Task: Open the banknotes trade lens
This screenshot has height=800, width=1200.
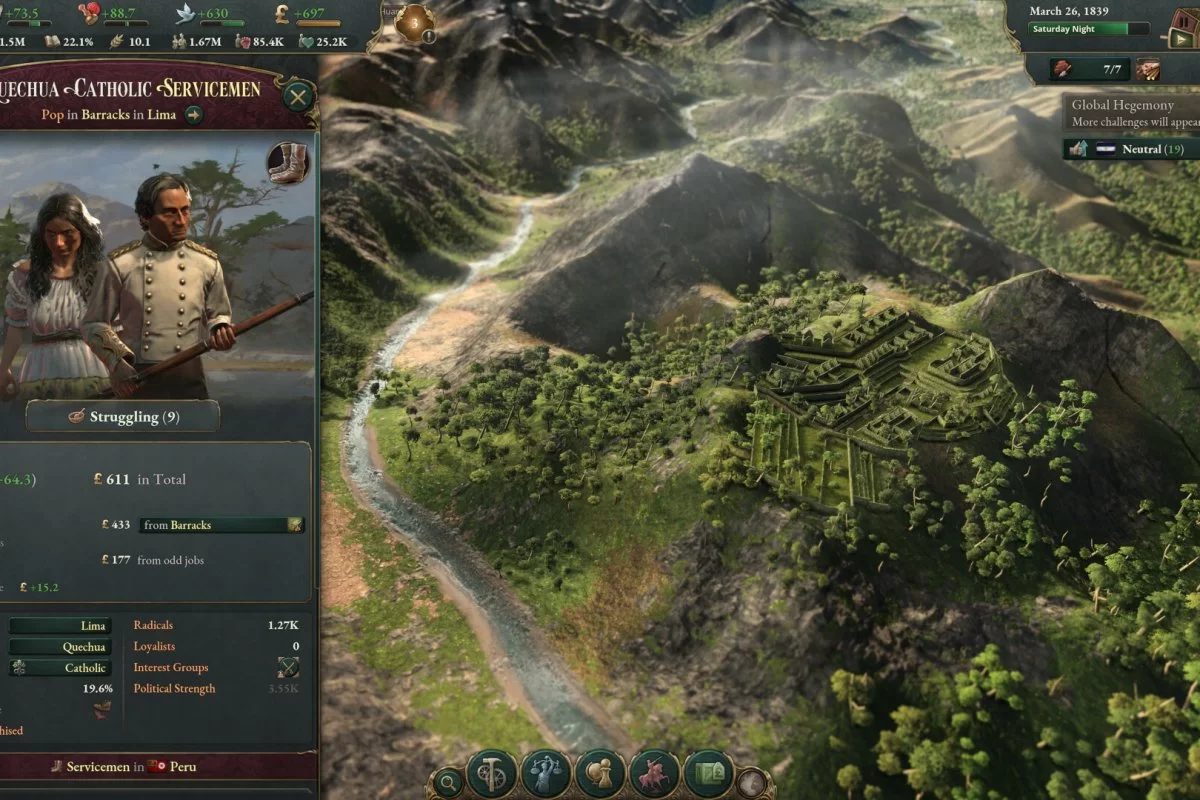Action: (x=708, y=774)
